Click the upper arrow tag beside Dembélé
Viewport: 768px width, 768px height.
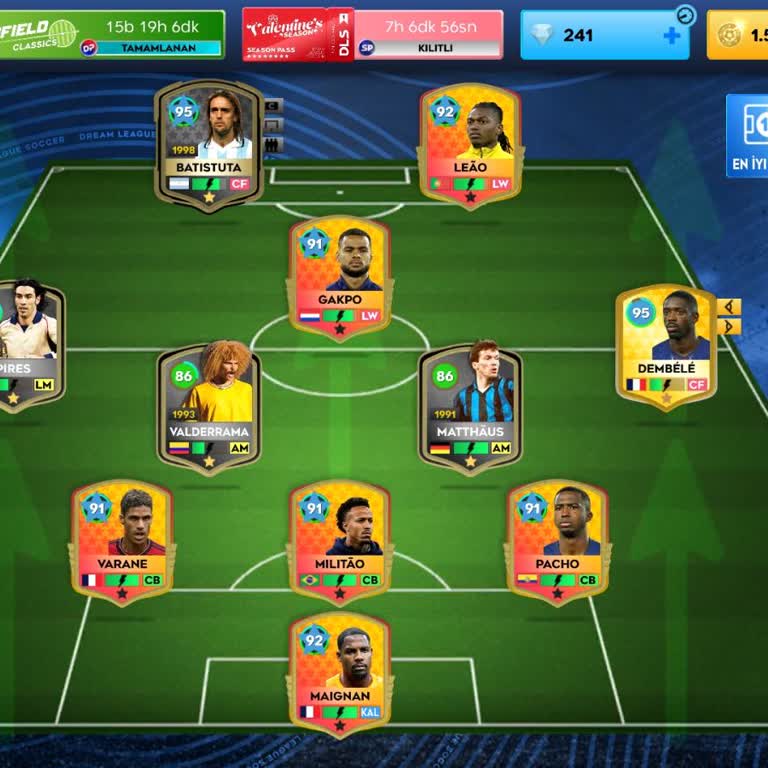pos(730,306)
